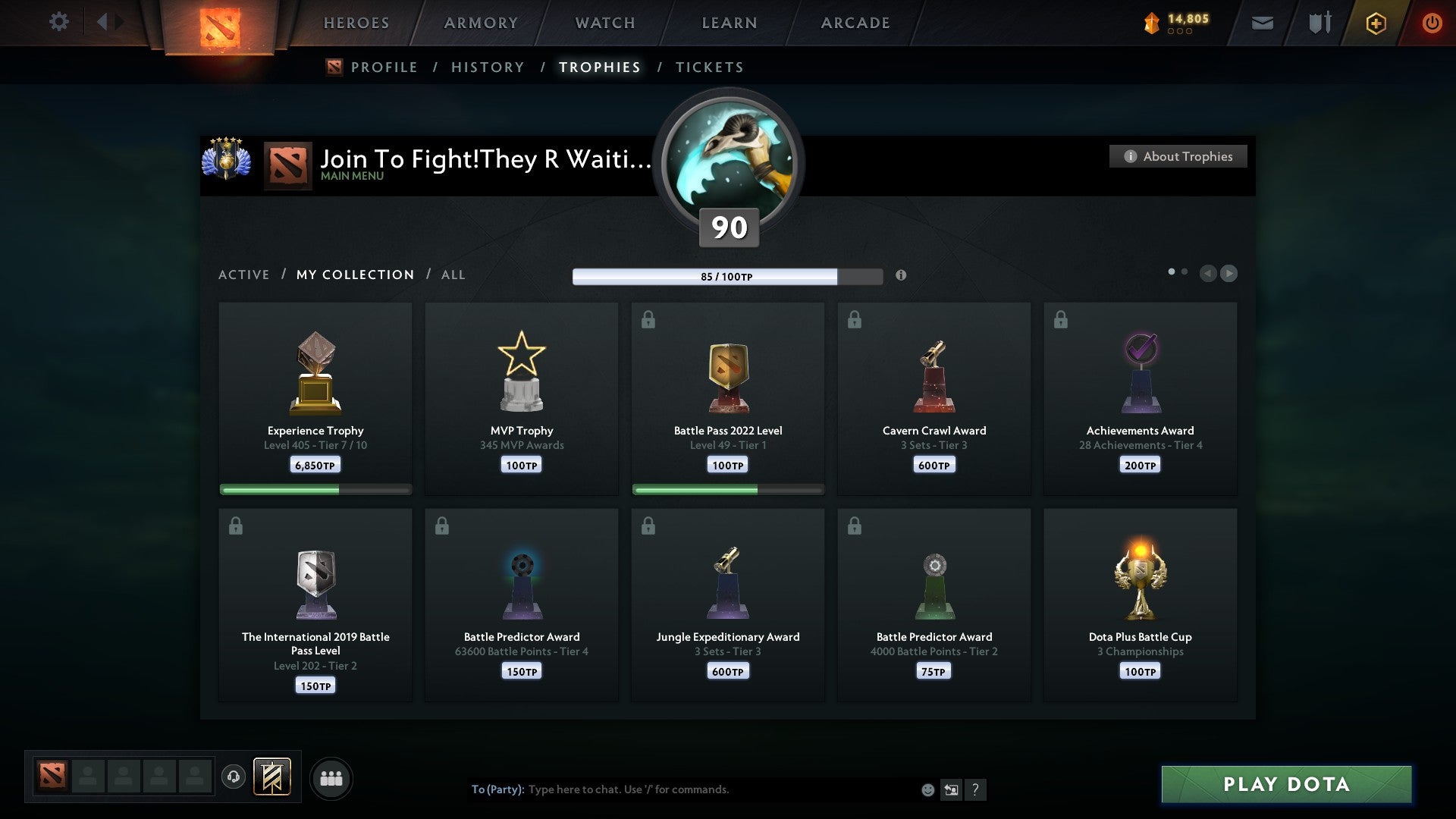Open the emoticon picker in chat bar

coord(928,789)
